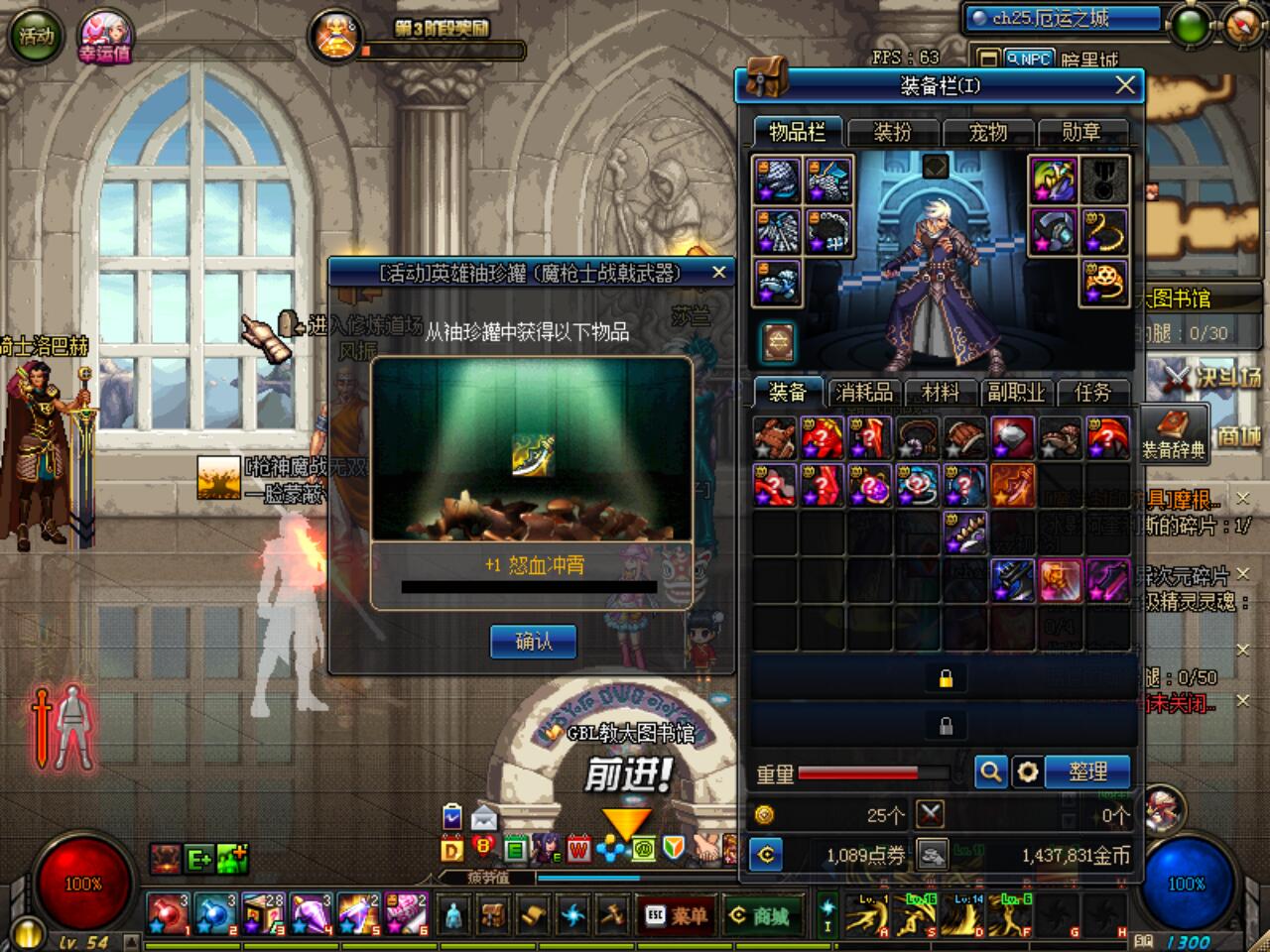This screenshot has width=1270, height=952.
Task: Sort the inventory with the 整理 button
Action: tap(1087, 772)
